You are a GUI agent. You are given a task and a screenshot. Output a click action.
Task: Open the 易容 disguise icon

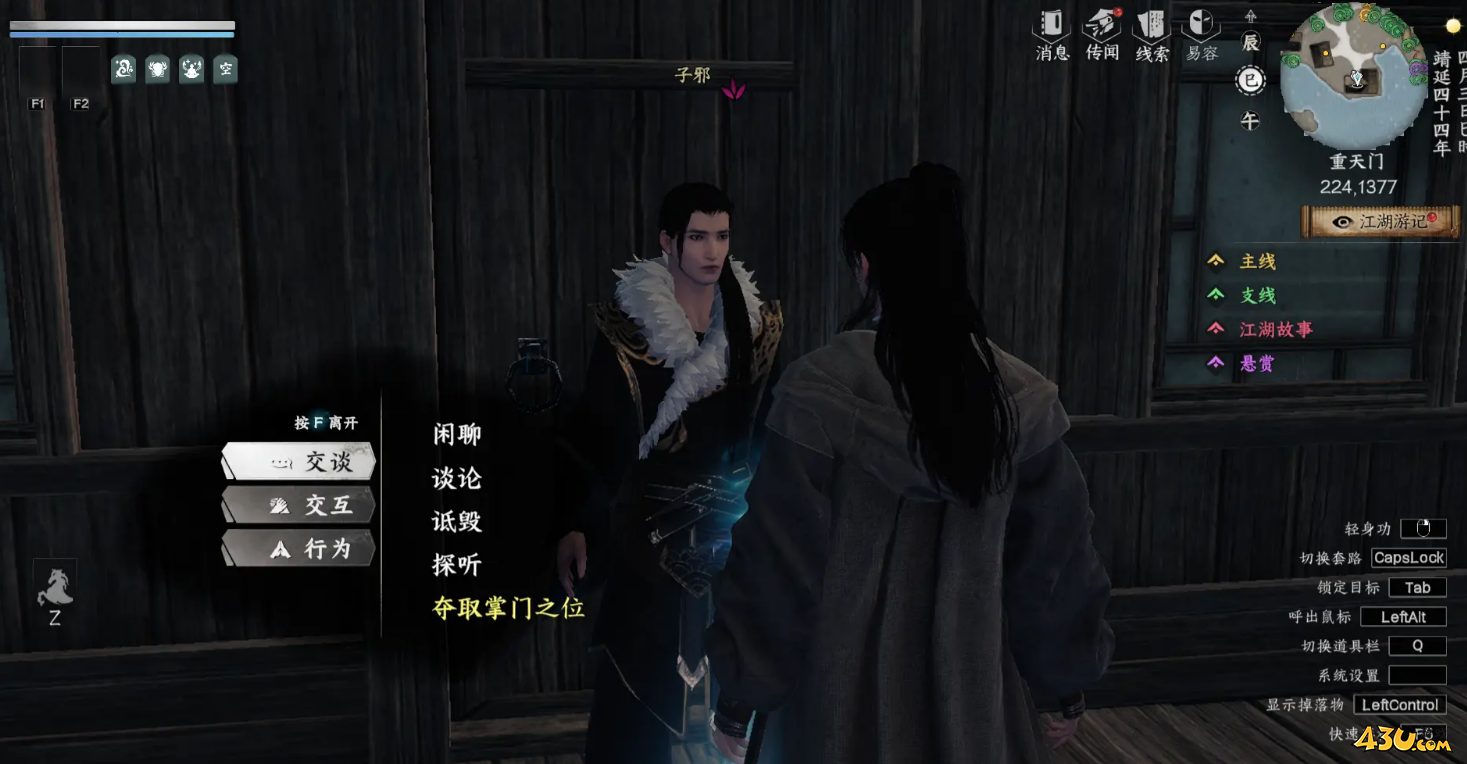click(x=1201, y=34)
